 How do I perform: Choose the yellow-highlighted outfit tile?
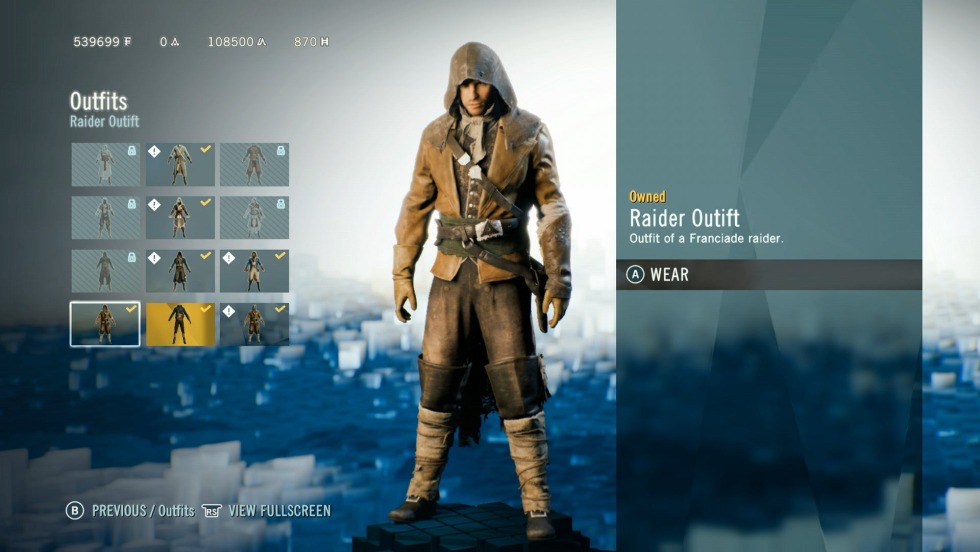coord(180,324)
